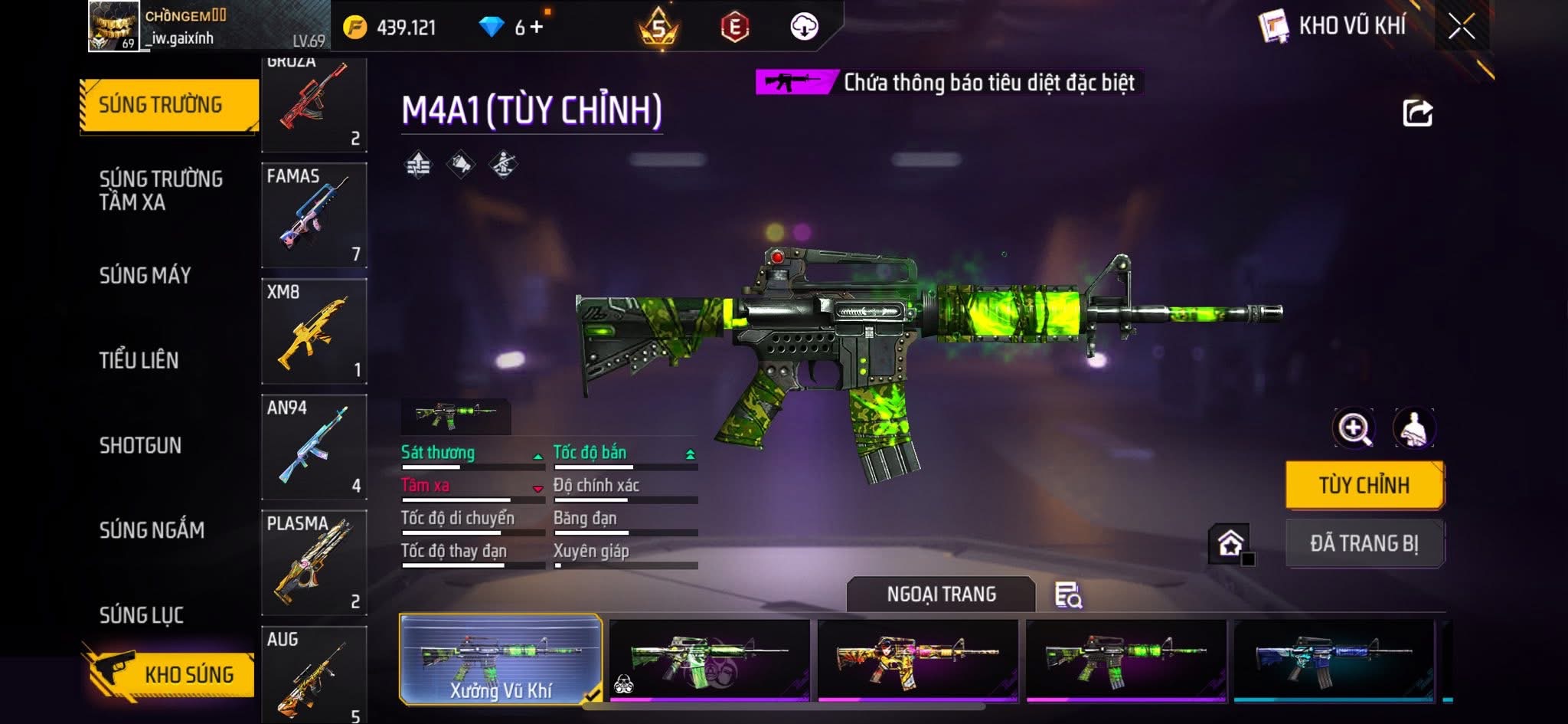Viewport: 1568px width, 724px height.
Task: Add diamonds with the plus button
Action: (x=537, y=27)
